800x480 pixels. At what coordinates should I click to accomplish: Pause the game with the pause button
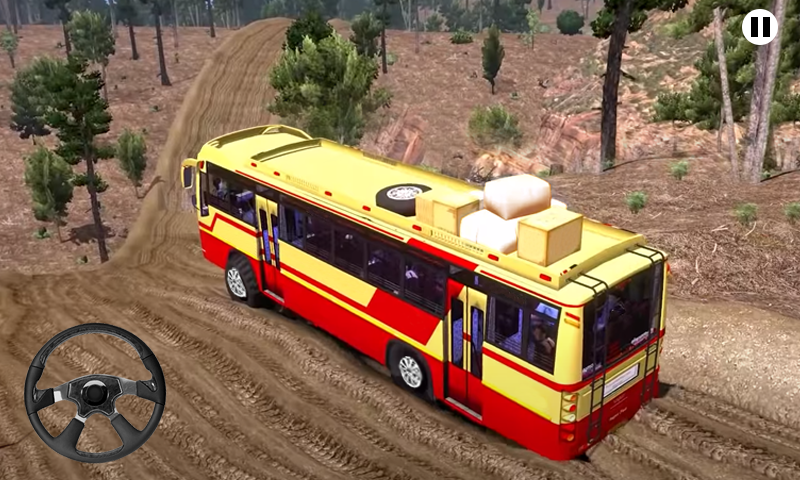[760, 27]
